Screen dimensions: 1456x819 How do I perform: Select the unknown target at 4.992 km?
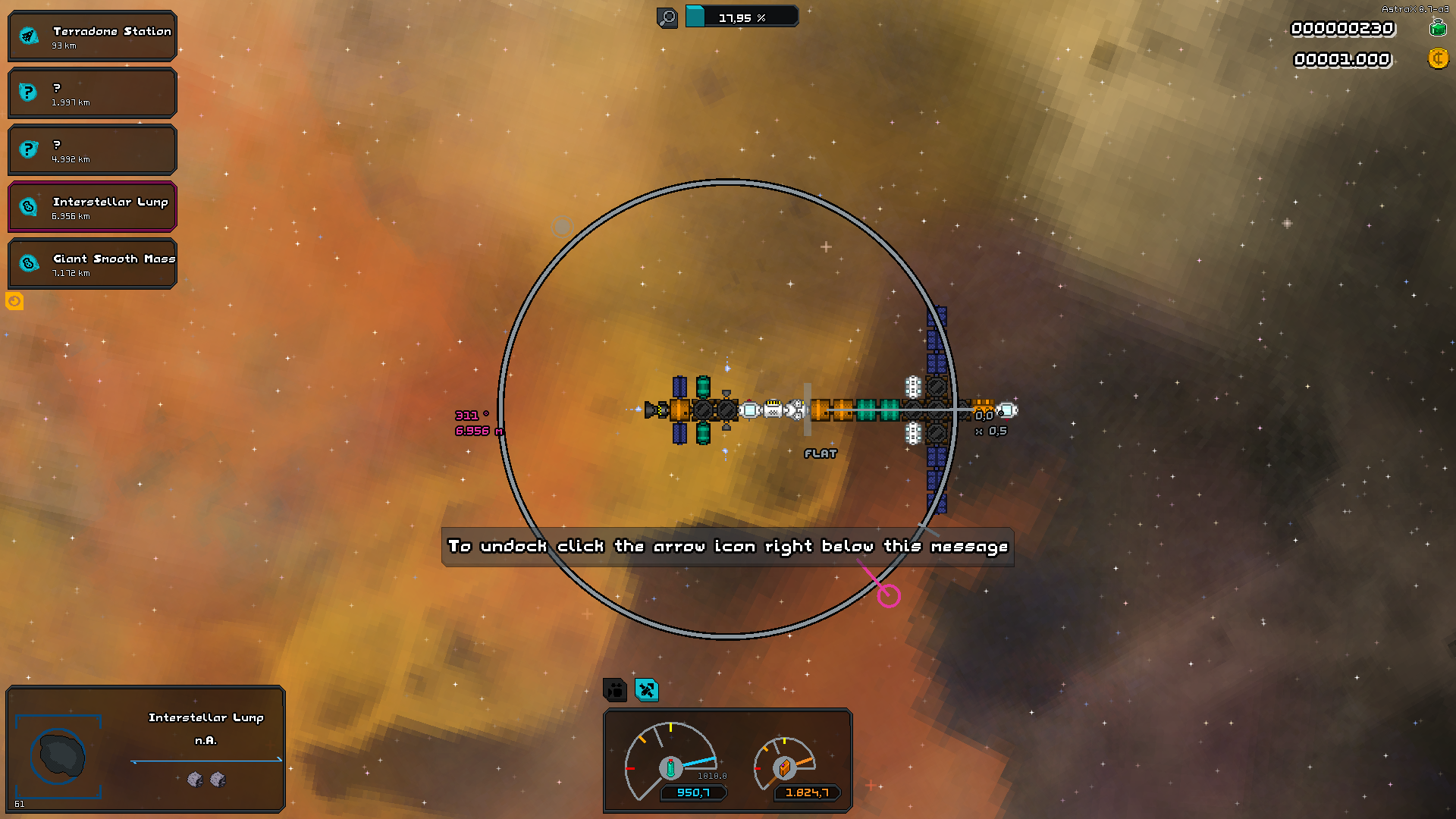(x=93, y=150)
